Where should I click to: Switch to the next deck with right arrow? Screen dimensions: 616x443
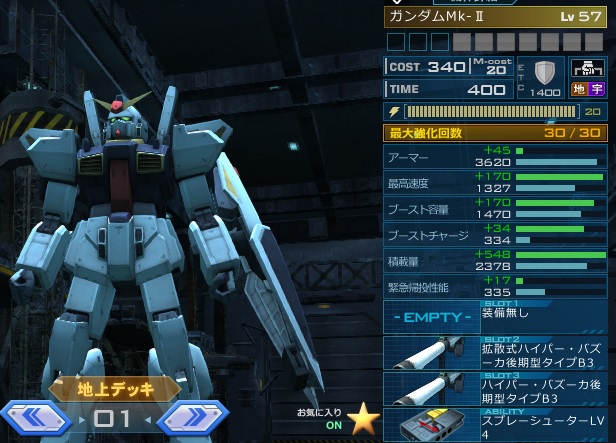[x=190, y=419]
